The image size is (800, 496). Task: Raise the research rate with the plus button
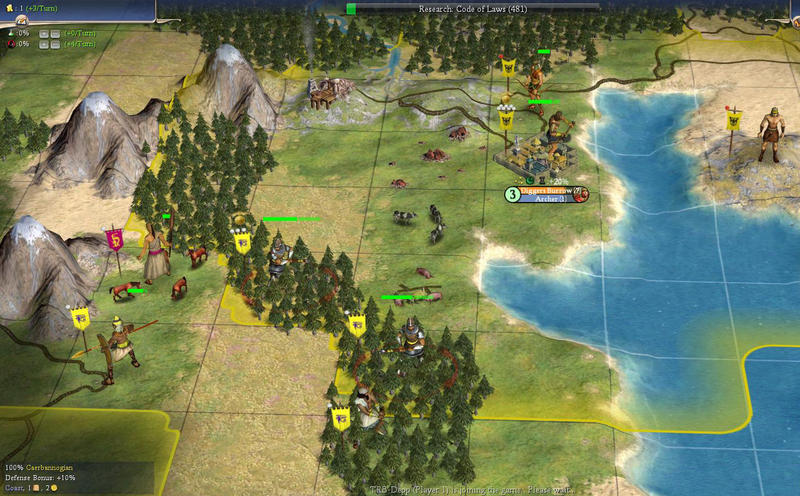coord(44,32)
